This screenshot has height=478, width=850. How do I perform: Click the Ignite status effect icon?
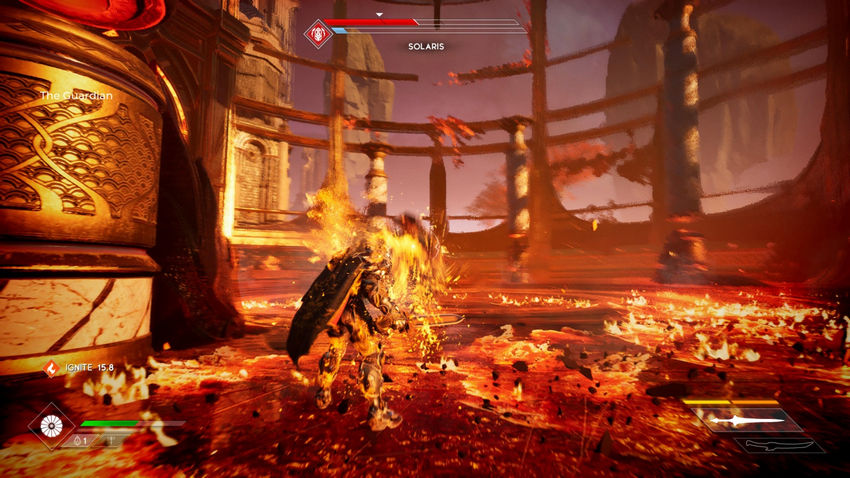(x=51, y=368)
